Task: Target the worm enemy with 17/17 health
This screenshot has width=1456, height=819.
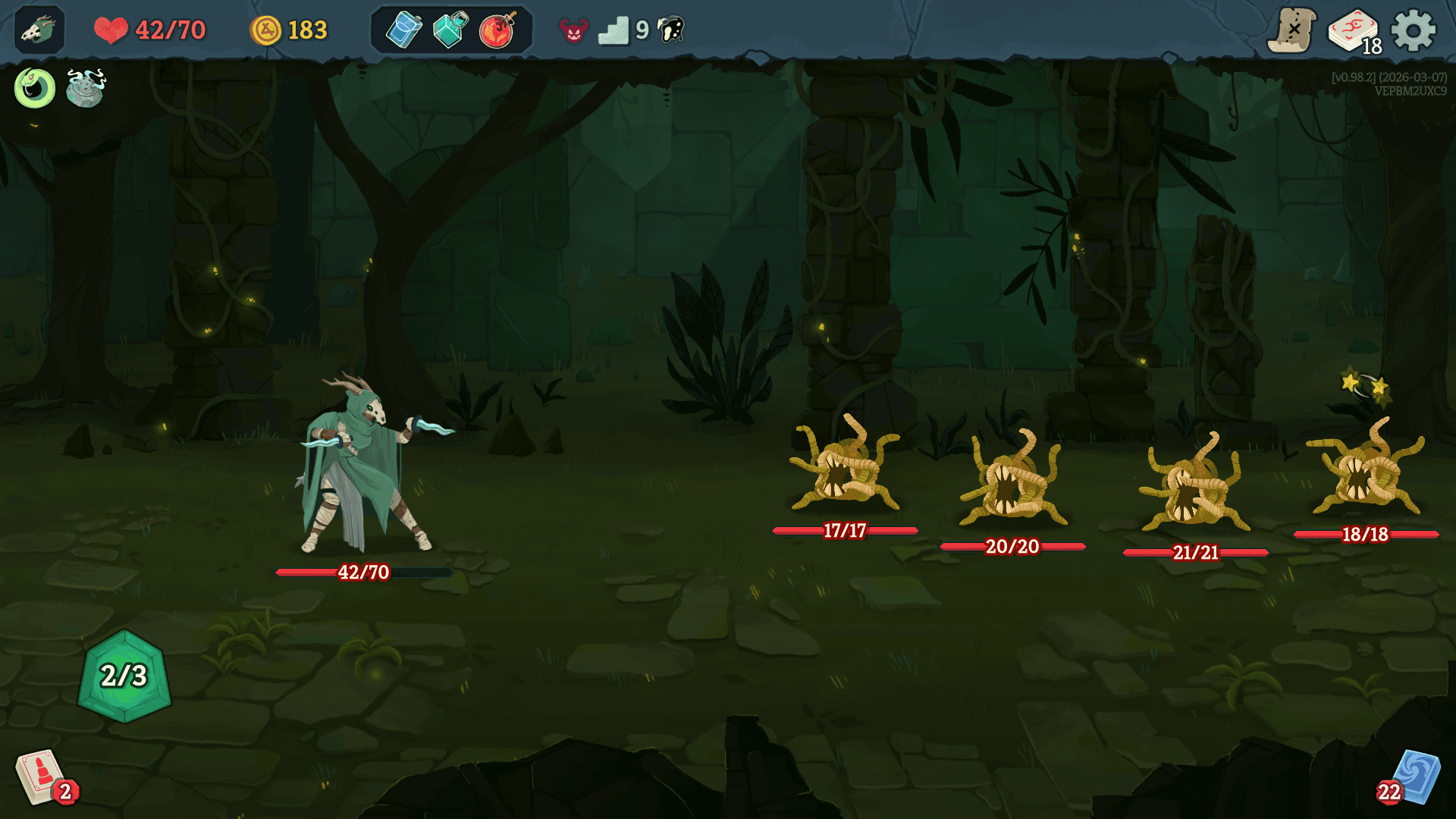Action: pyautogui.click(x=844, y=474)
